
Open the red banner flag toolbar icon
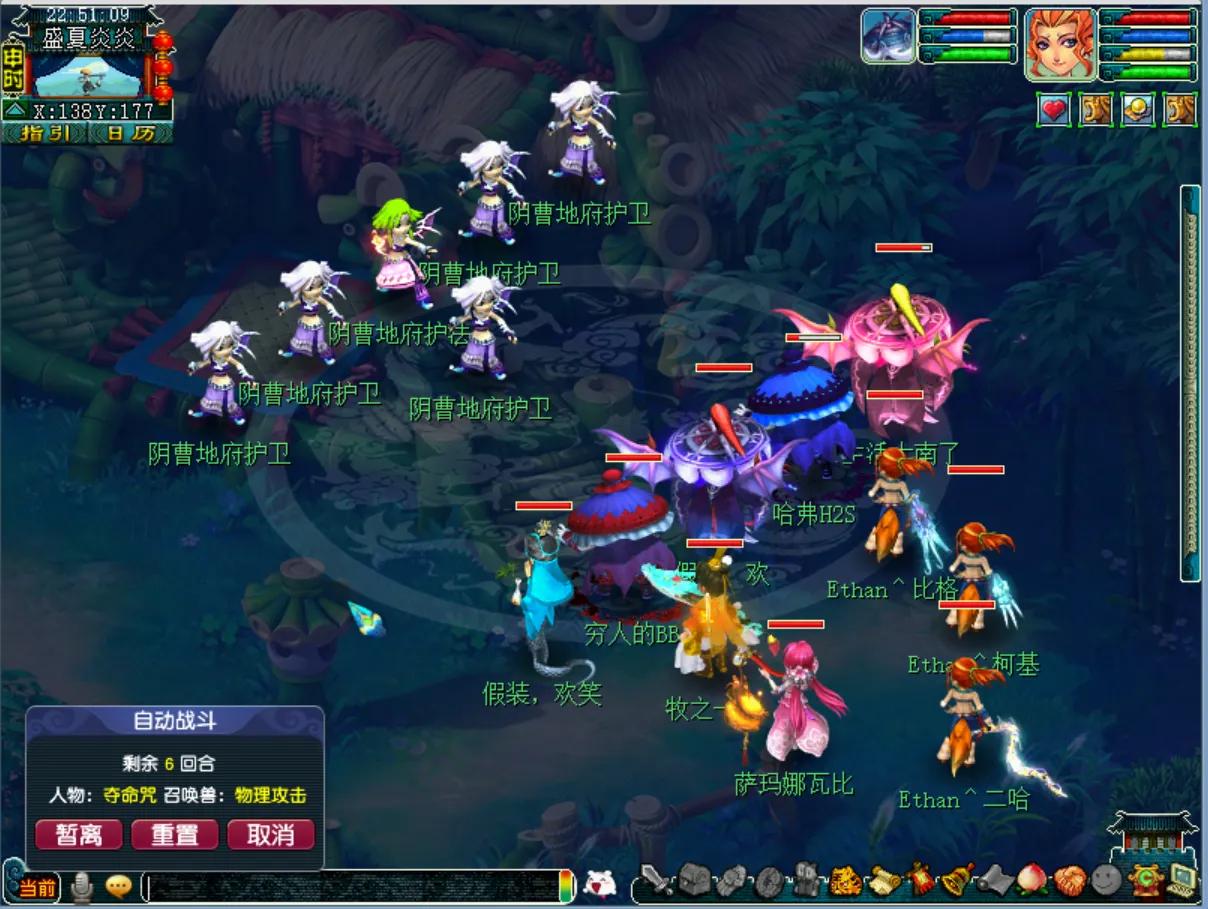(920, 879)
